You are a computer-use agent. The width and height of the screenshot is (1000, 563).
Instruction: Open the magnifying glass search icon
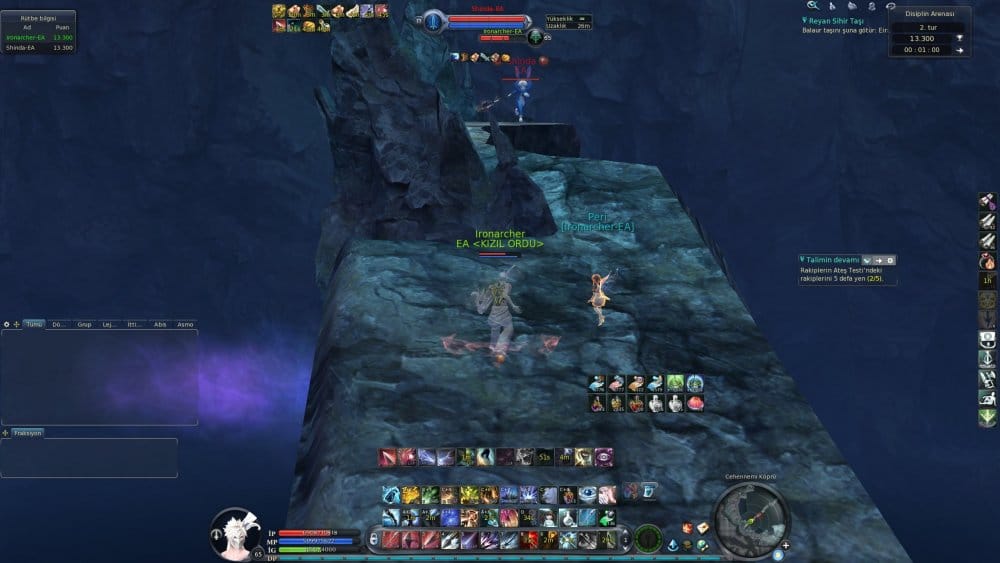click(x=813, y=6)
